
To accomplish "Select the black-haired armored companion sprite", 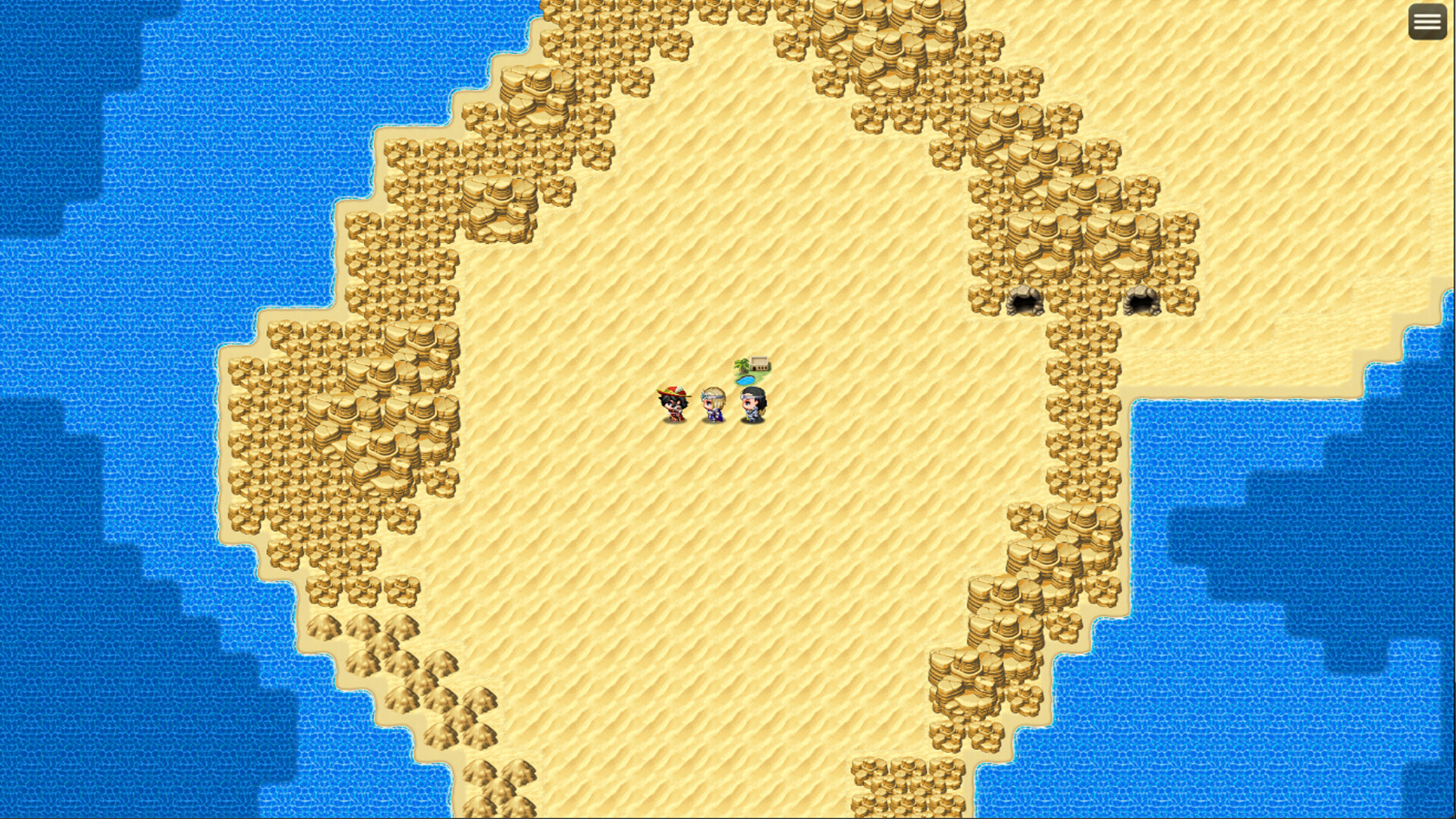I will (753, 404).
